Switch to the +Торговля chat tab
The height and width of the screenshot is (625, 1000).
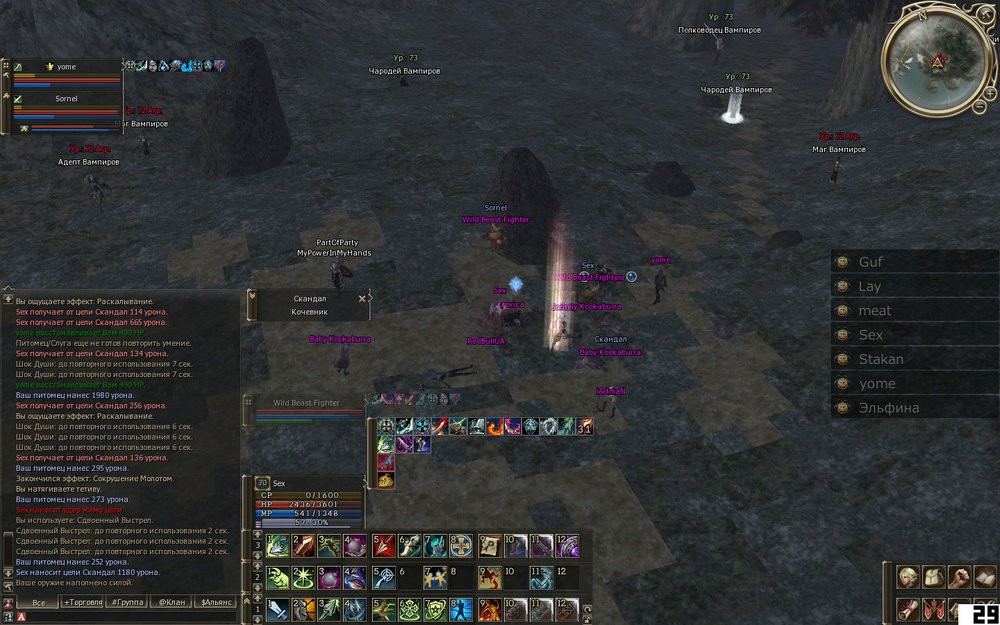pos(83,602)
